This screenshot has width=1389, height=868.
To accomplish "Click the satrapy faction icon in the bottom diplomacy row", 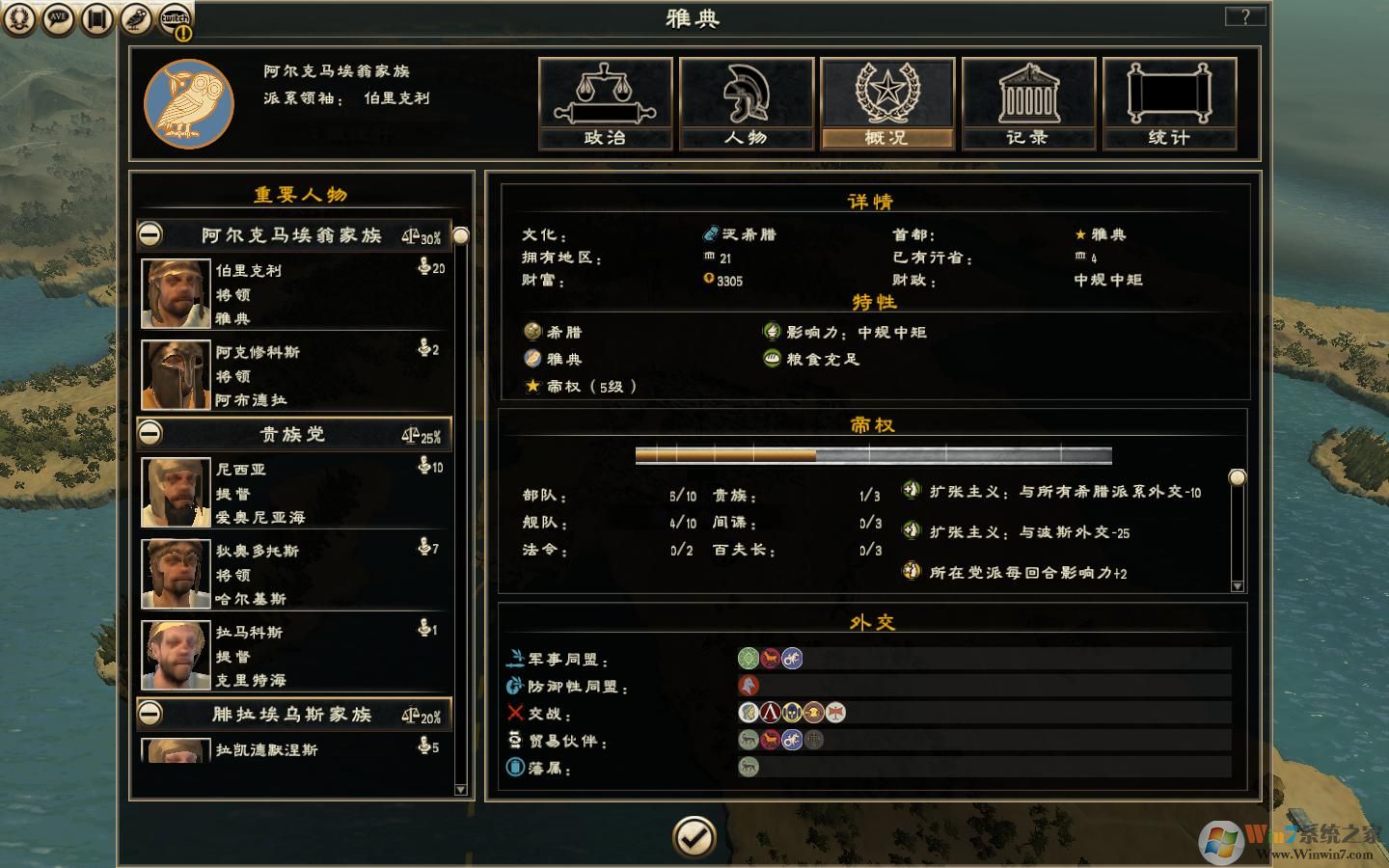I will tap(748, 765).
